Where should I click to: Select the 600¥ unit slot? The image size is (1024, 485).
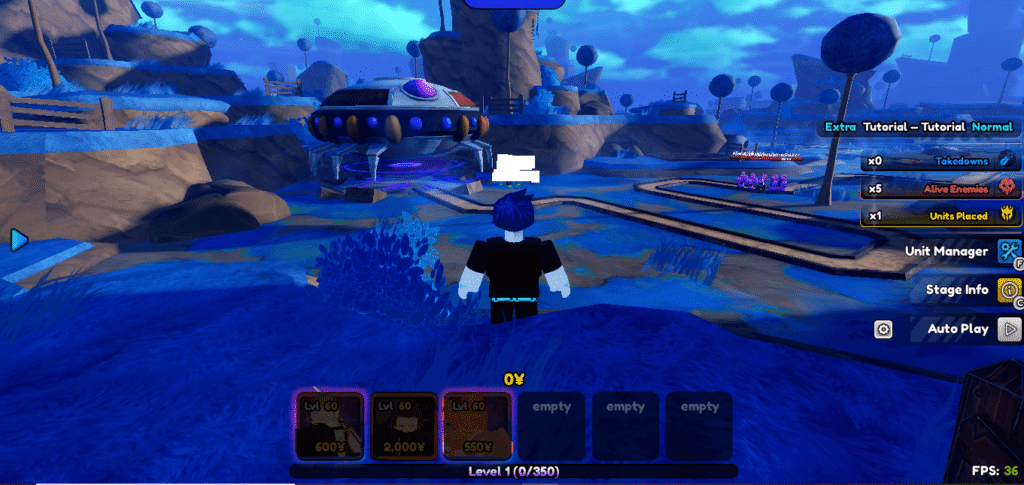click(x=329, y=425)
